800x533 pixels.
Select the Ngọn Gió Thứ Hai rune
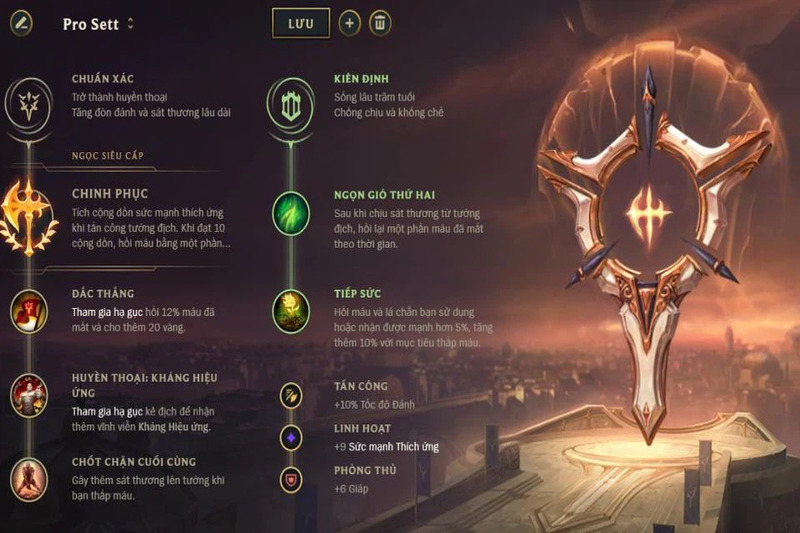pyautogui.click(x=290, y=213)
